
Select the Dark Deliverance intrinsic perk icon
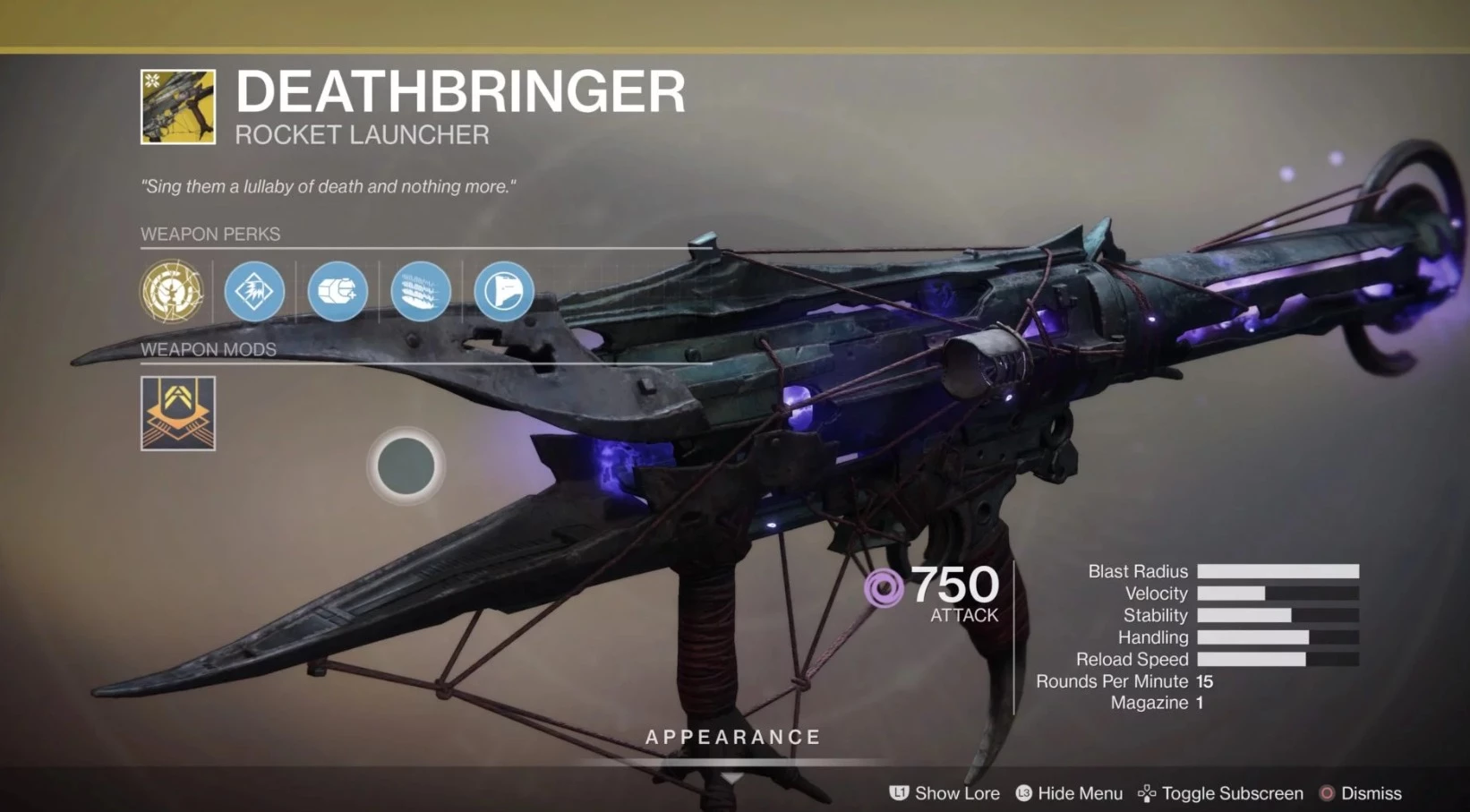click(x=172, y=291)
